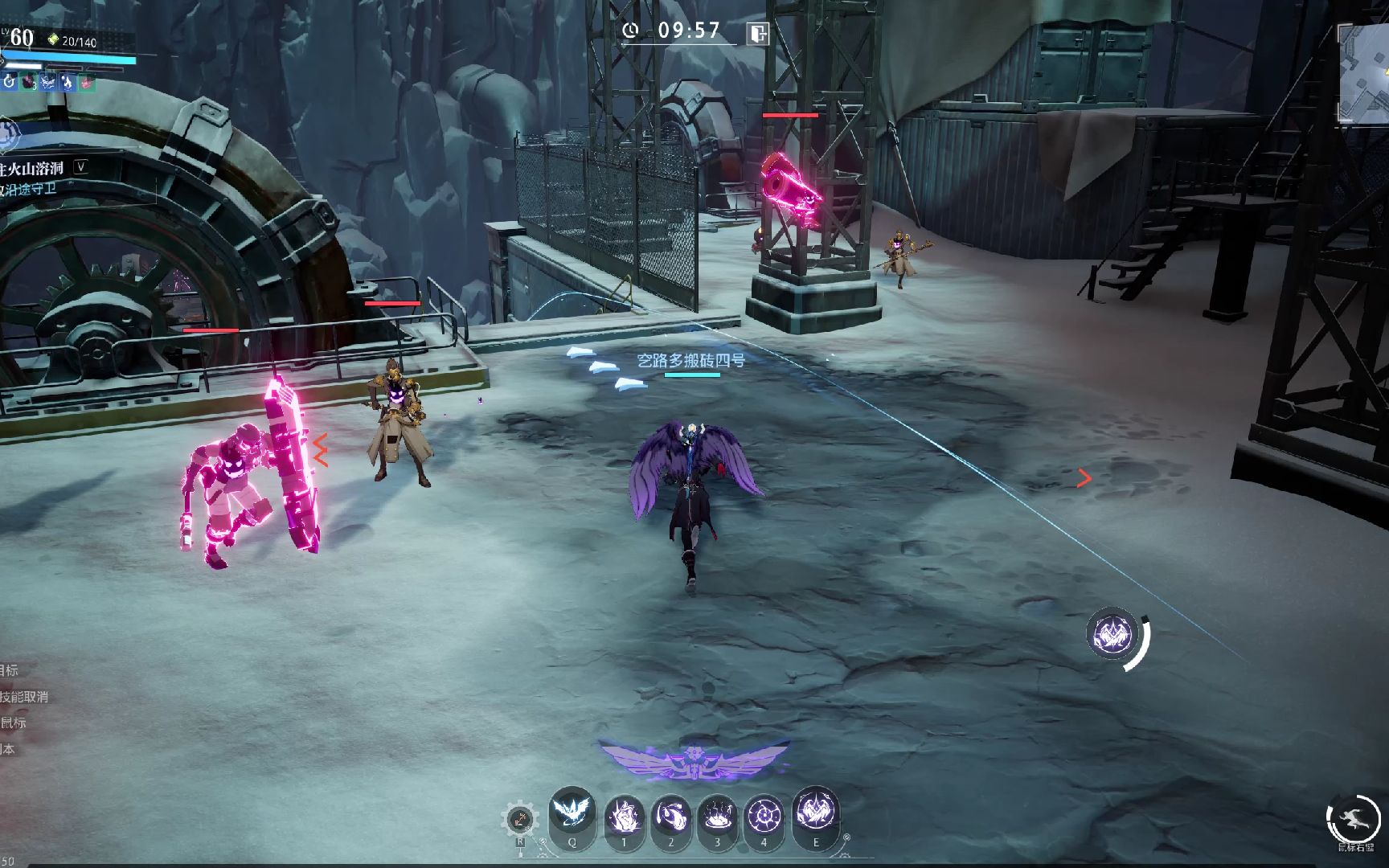Inspect the blue stopwatch buff icon
The width and height of the screenshot is (1389, 868).
pos(9,81)
